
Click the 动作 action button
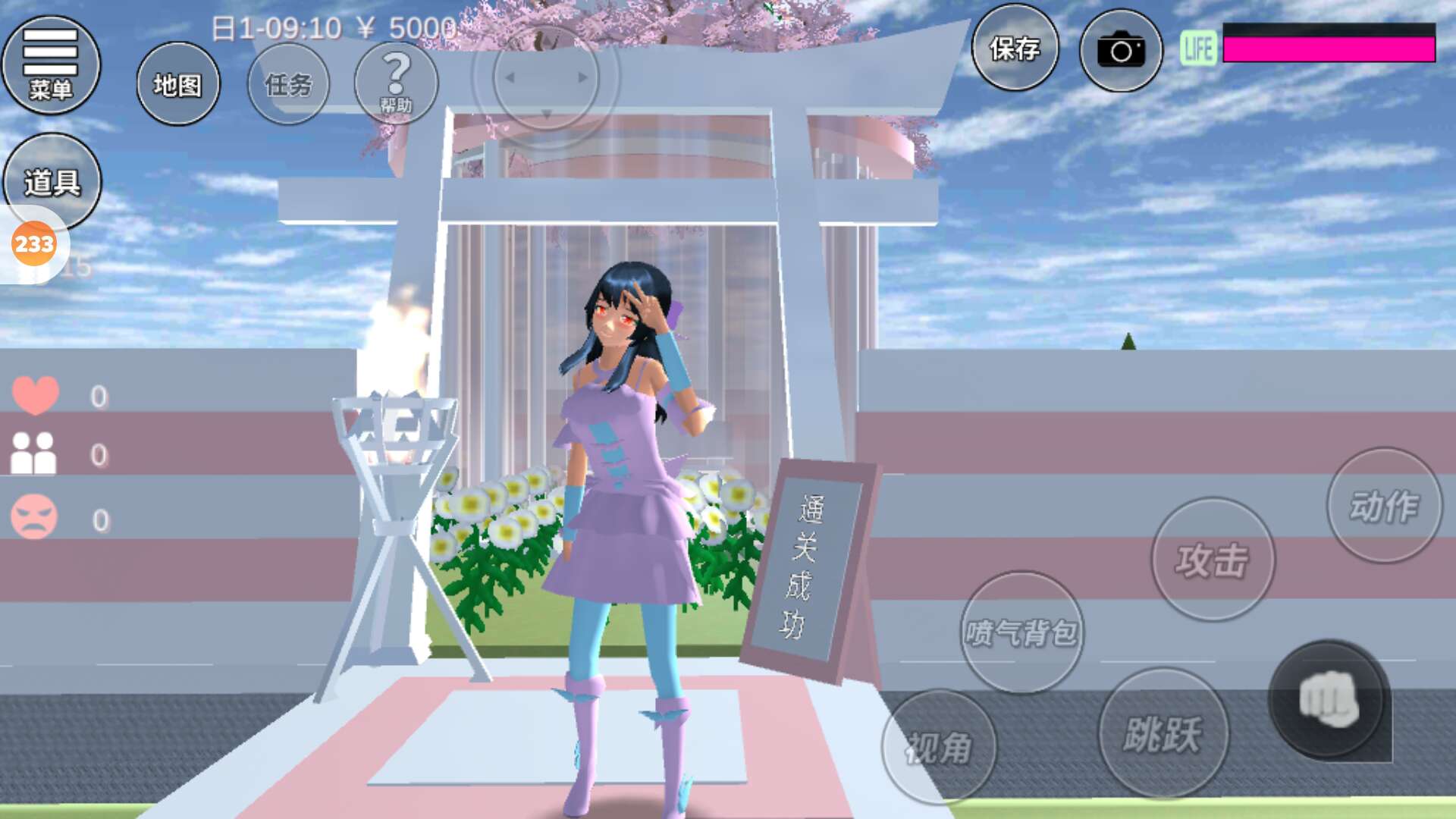[1384, 506]
